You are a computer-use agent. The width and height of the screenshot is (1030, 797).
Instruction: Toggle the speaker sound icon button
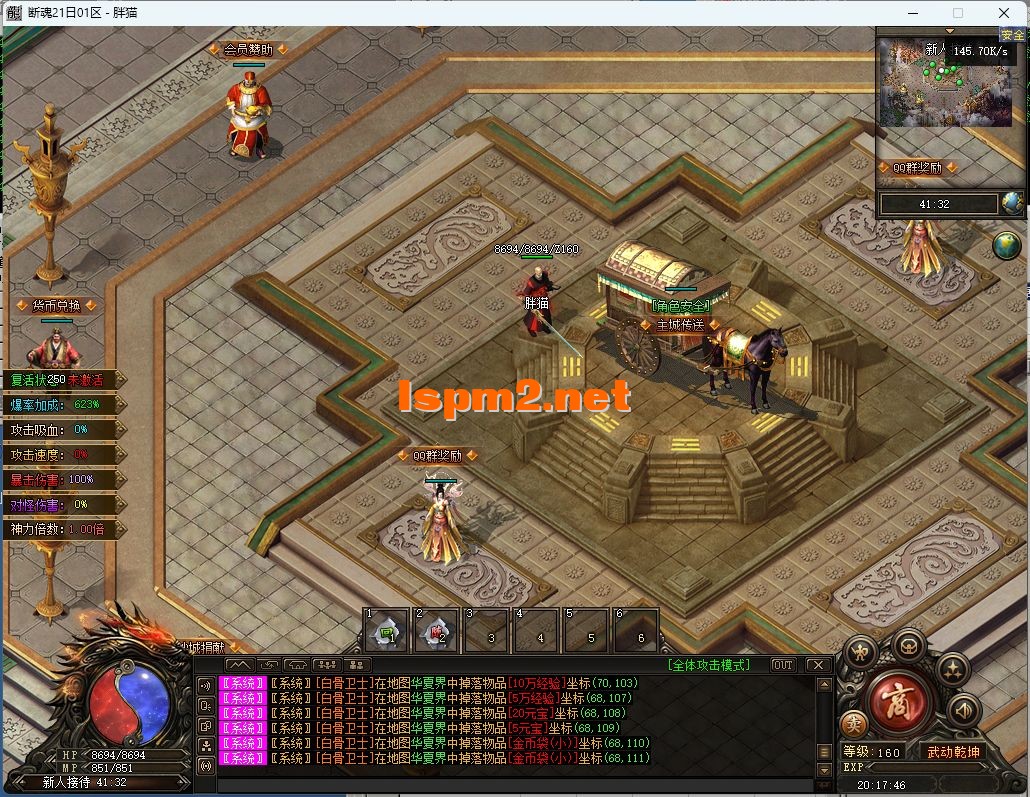coord(963,711)
